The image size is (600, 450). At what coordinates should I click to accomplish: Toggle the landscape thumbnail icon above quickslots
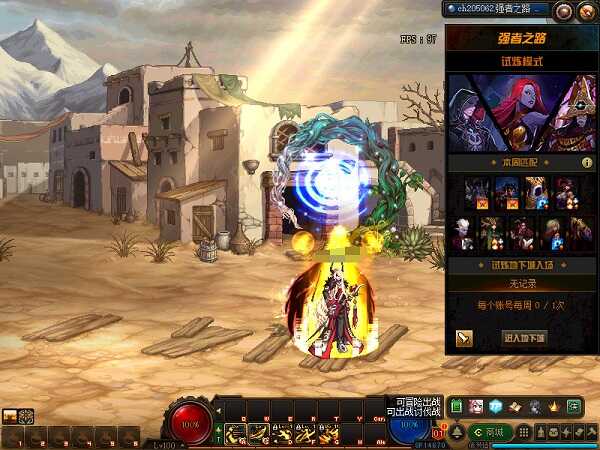tap(10, 416)
